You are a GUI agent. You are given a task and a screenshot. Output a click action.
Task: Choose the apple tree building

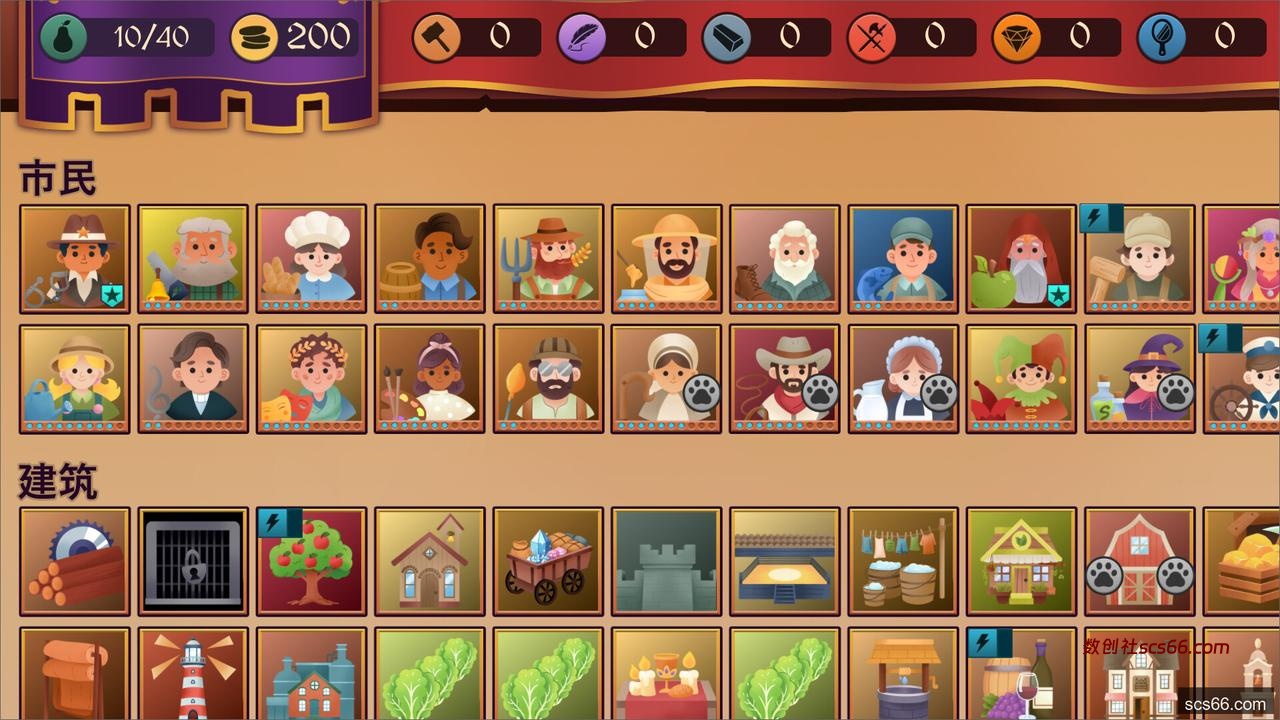coord(311,562)
